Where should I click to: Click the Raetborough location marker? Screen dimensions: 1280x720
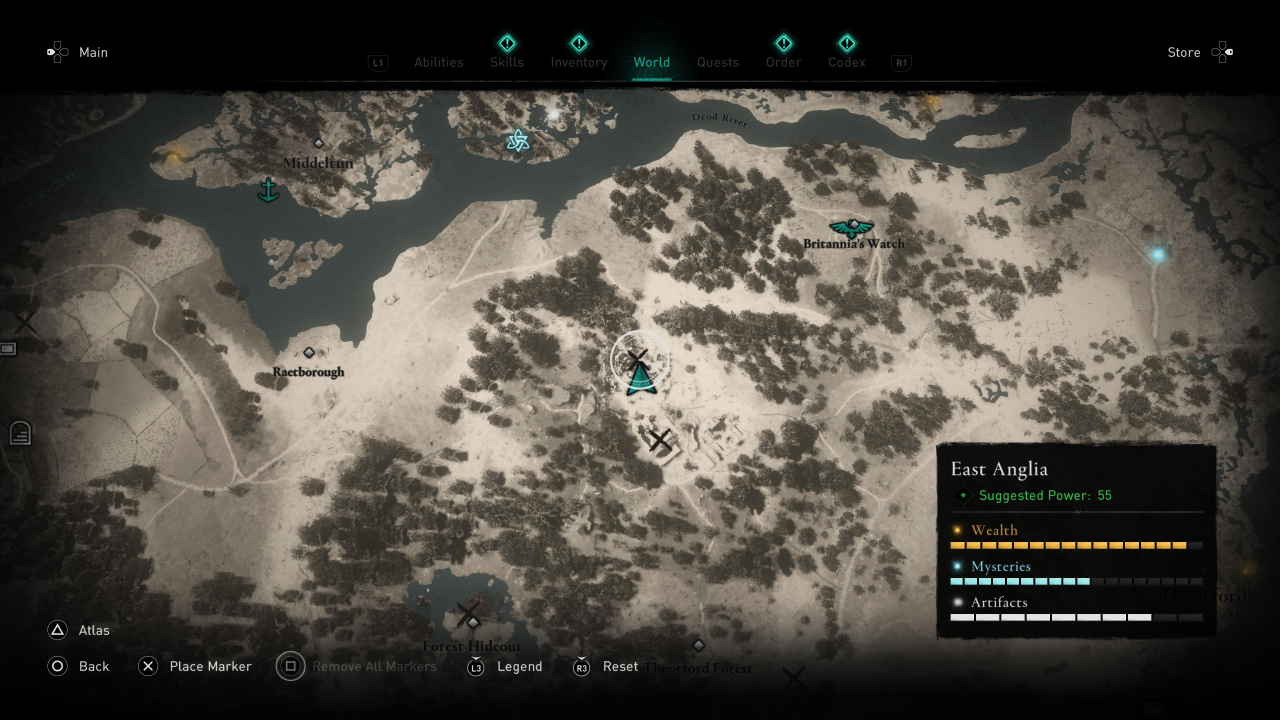(309, 353)
